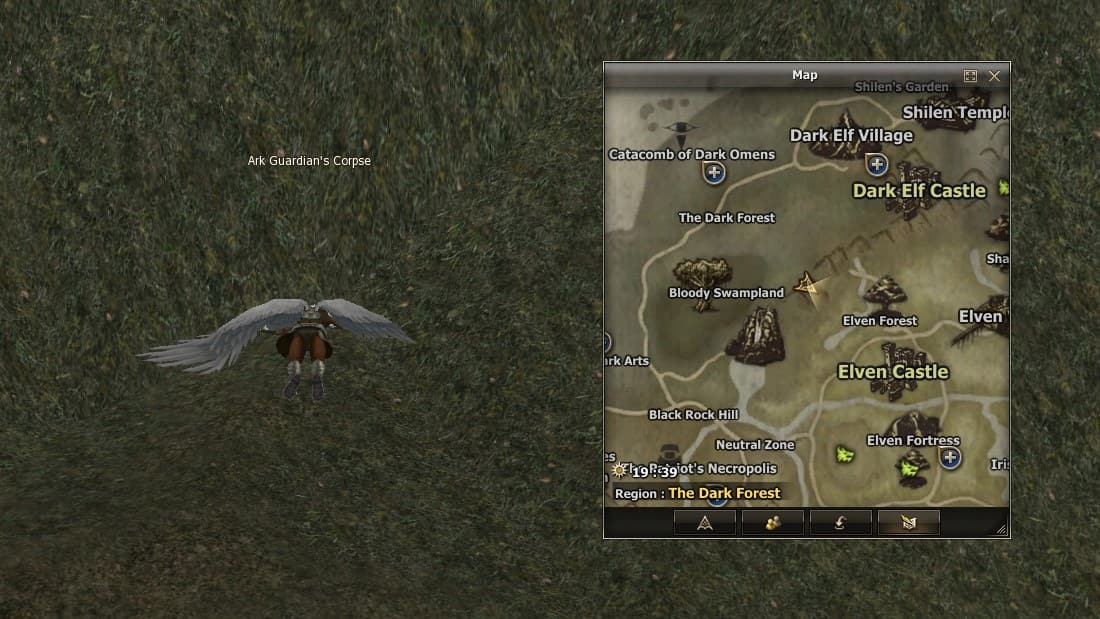Select the Dark Elf Castle on the map
The width and height of the screenshot is (1100, 619).
[919, 190]
